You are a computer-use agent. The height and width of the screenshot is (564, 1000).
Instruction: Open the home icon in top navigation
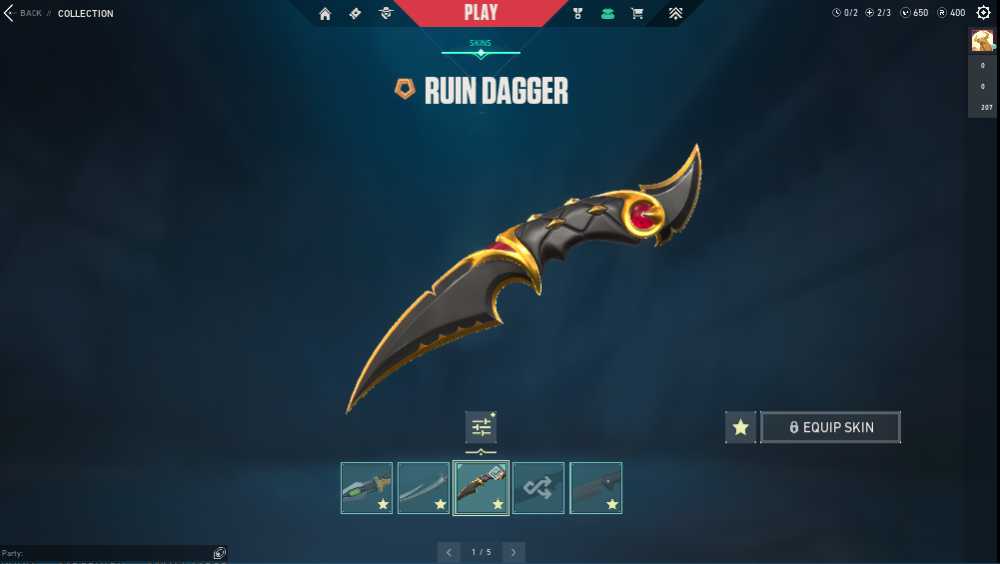tap(325, 13)
